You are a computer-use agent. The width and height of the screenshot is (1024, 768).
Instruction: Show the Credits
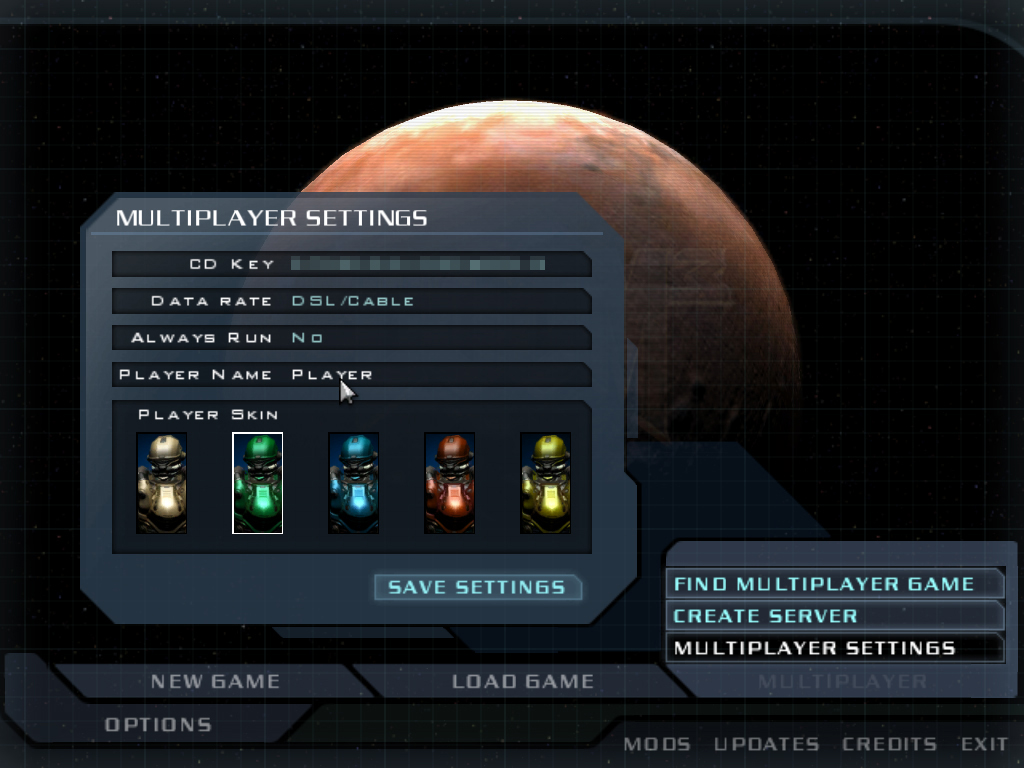point(889,744)
